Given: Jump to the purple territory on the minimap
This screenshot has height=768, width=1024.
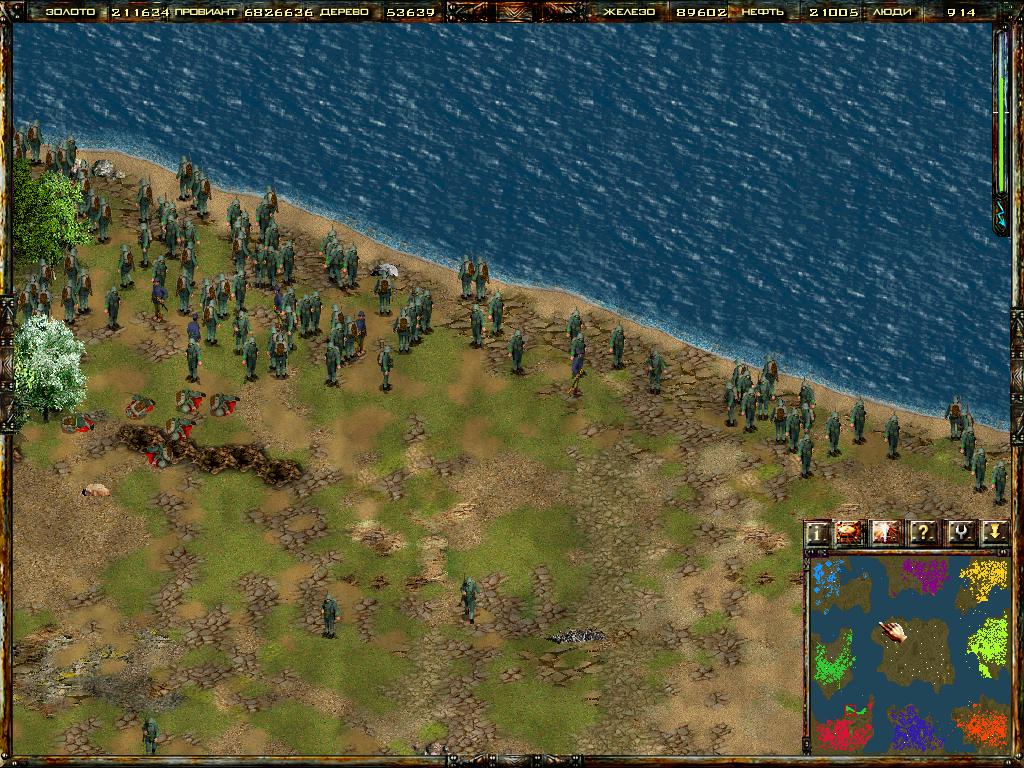Looking at the screenshot, I should point(925,576).
